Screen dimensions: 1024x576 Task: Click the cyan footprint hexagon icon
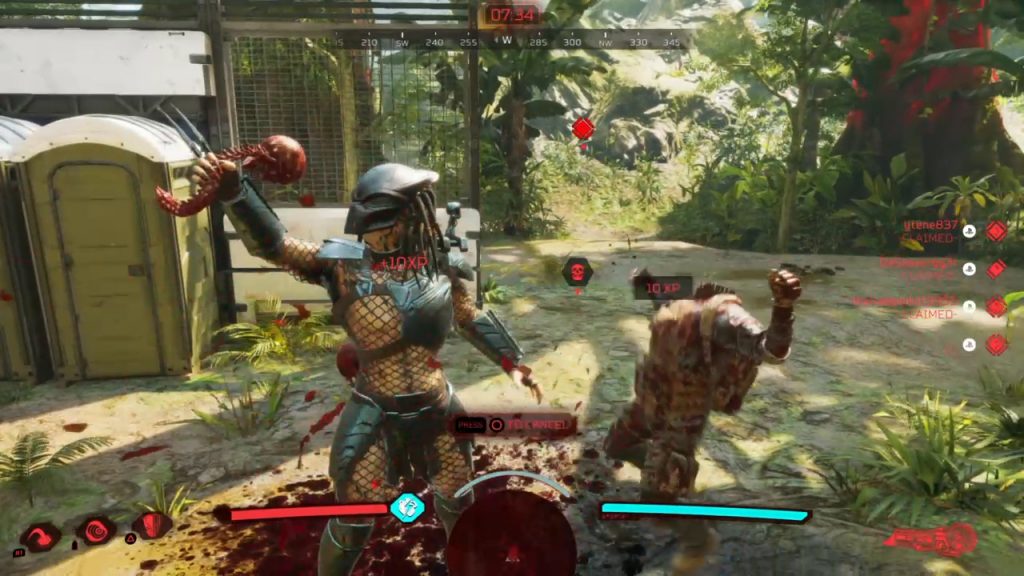point(407,507)
